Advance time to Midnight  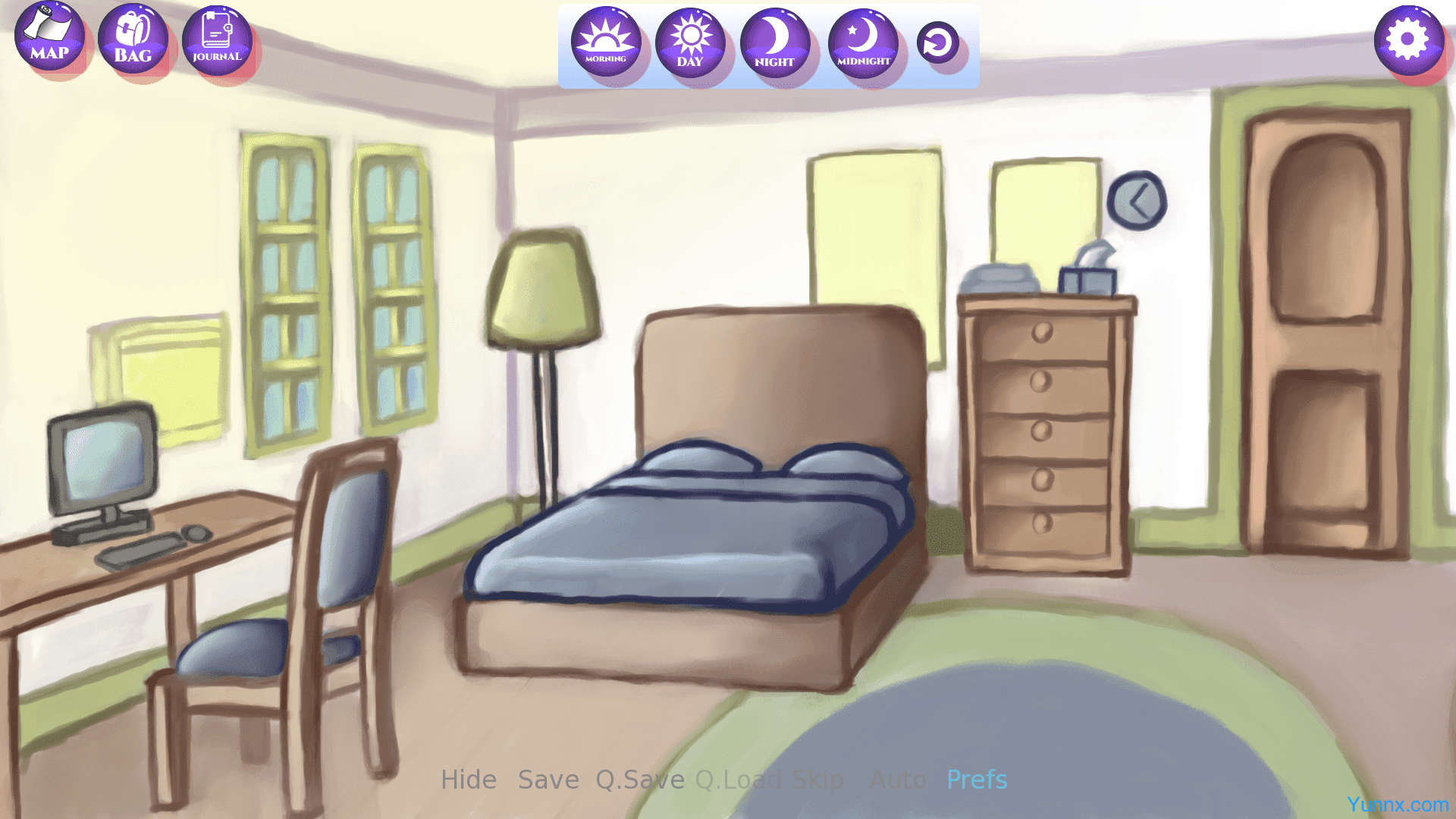tap(863, 44)
